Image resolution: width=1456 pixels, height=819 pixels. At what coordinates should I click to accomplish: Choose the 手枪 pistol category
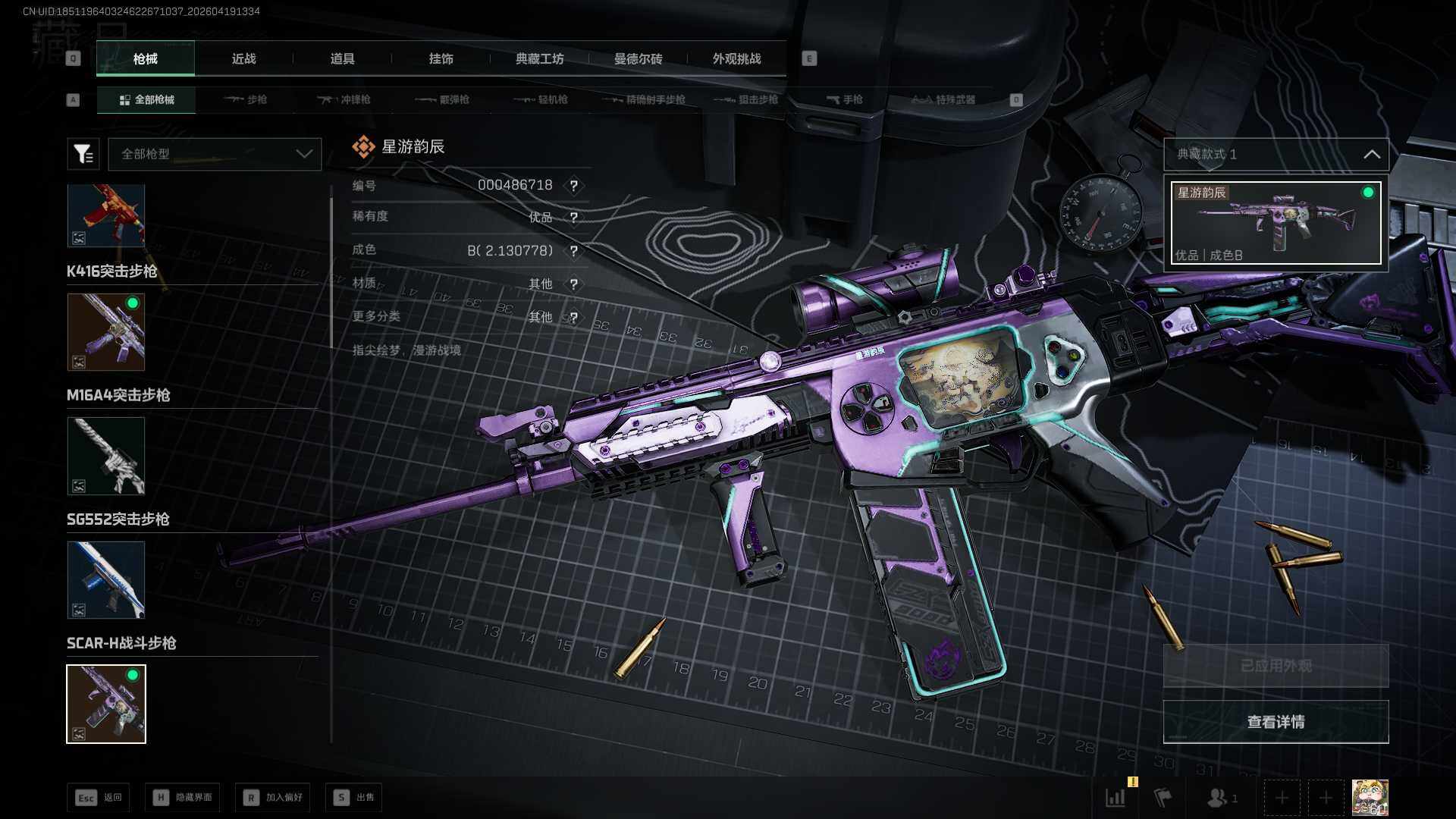(x=844, y=100)
